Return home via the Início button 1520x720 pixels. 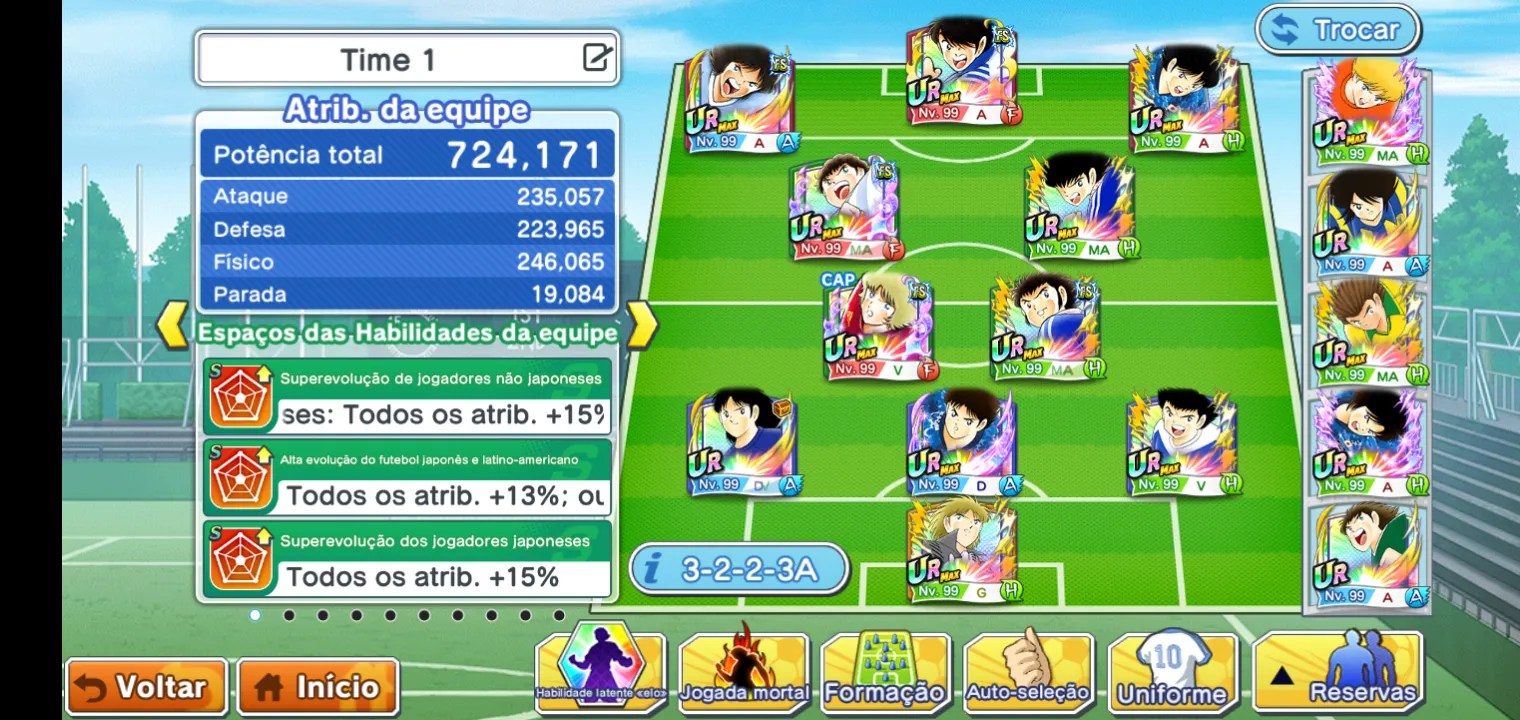318,687
